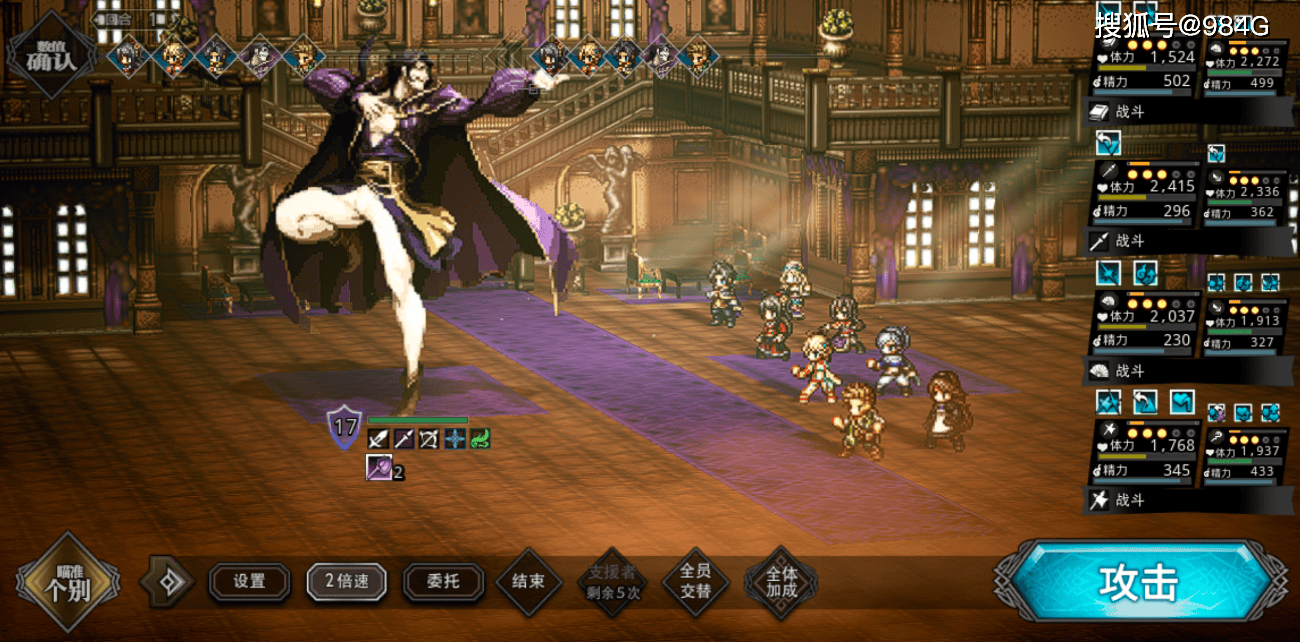Tap the 攻击 attack button
The width and height of the screenshot is (1300, 642).
tap(1139, 583)
